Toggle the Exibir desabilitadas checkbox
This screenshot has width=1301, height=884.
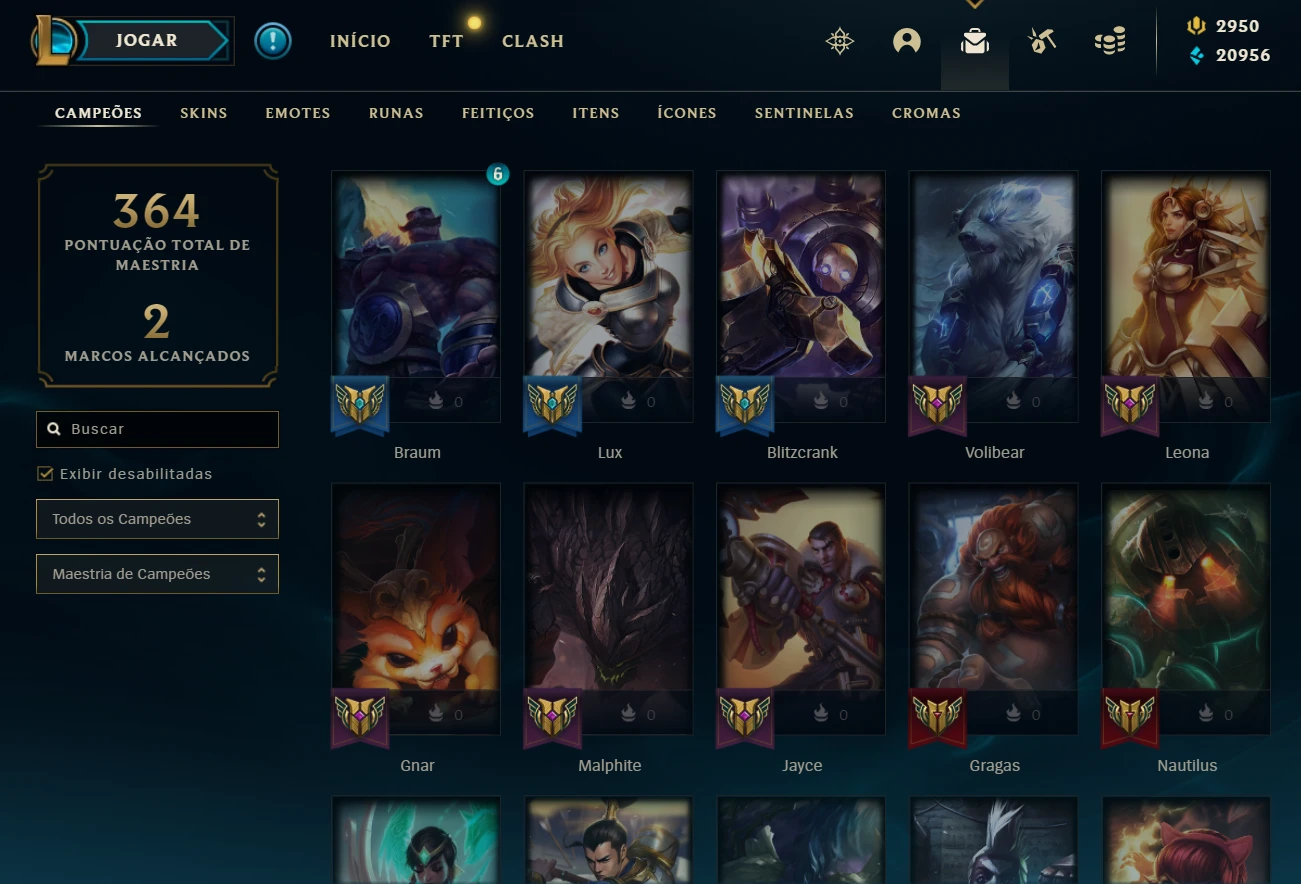pos(45,473)
